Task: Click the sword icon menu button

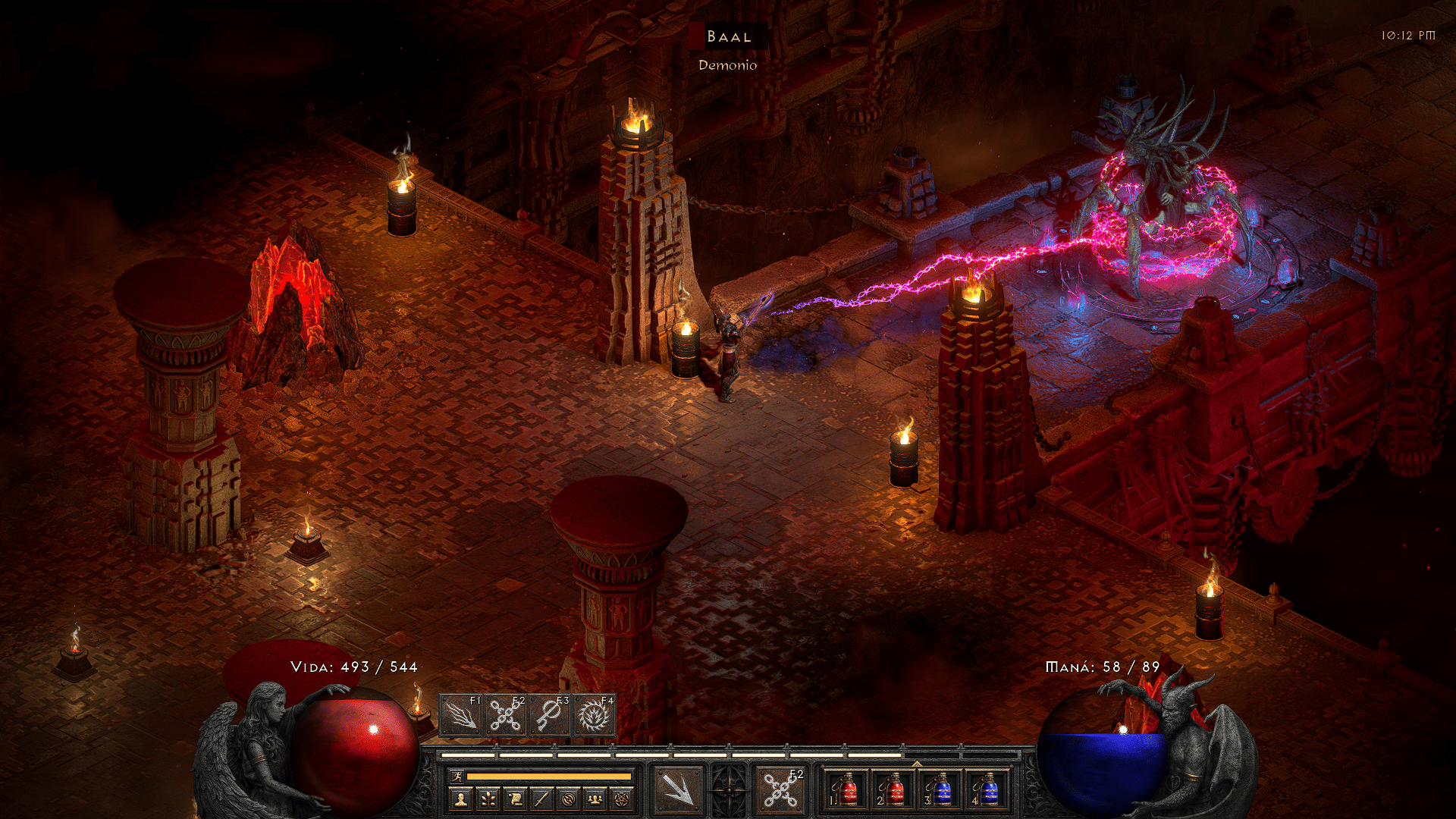Action: [541, 799]
